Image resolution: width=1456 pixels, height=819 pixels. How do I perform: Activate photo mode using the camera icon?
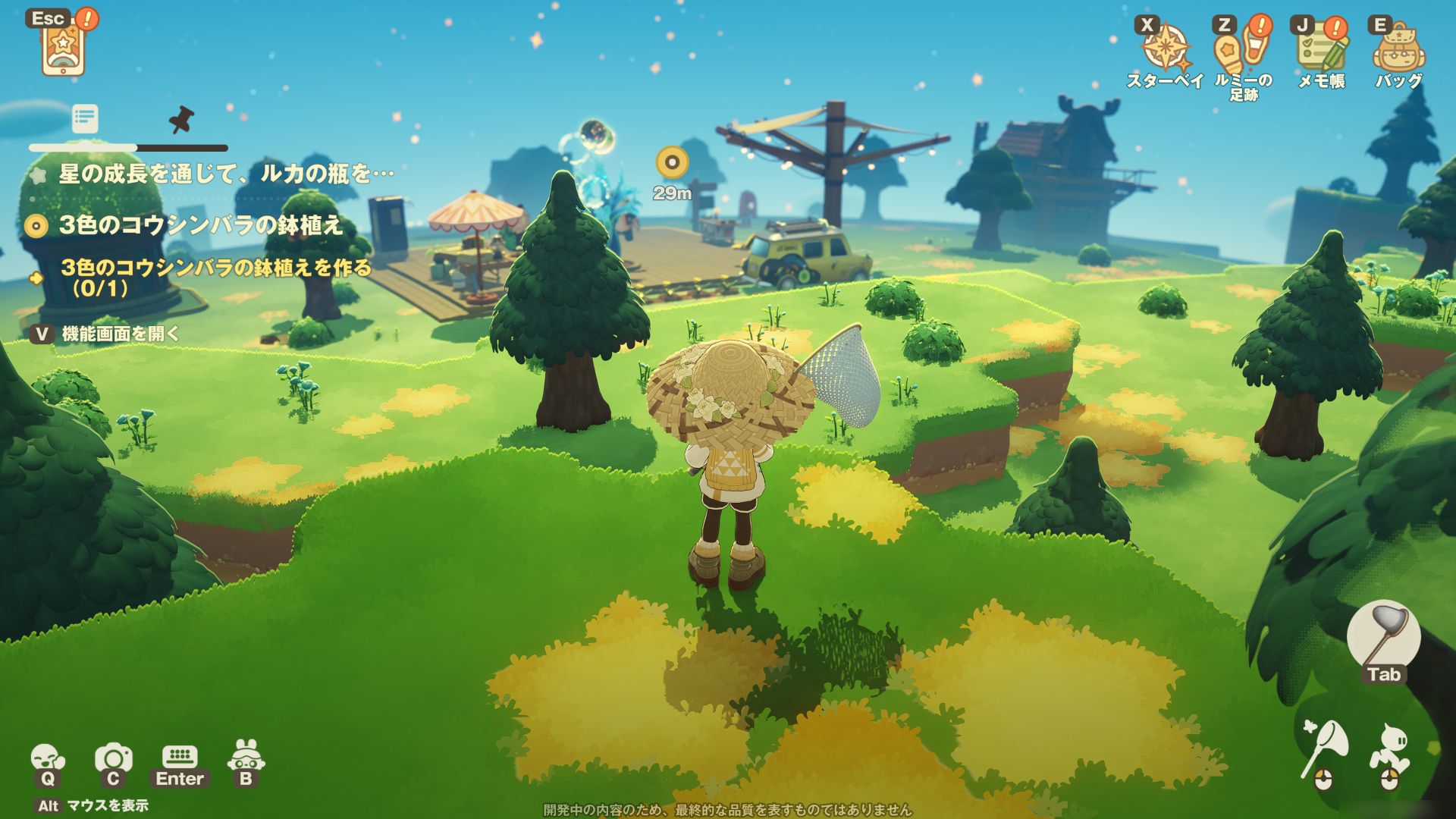(112, 758)
